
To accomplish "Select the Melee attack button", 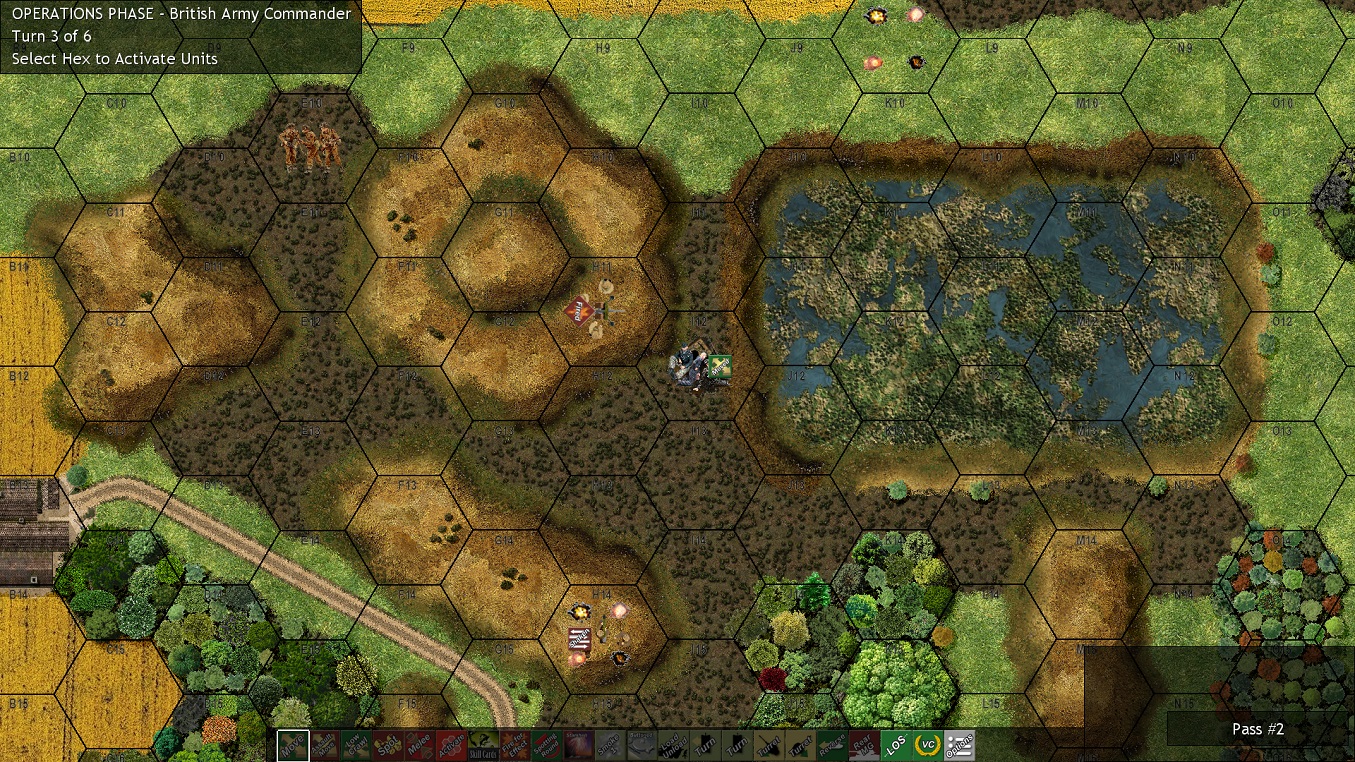I will [419, 746].
